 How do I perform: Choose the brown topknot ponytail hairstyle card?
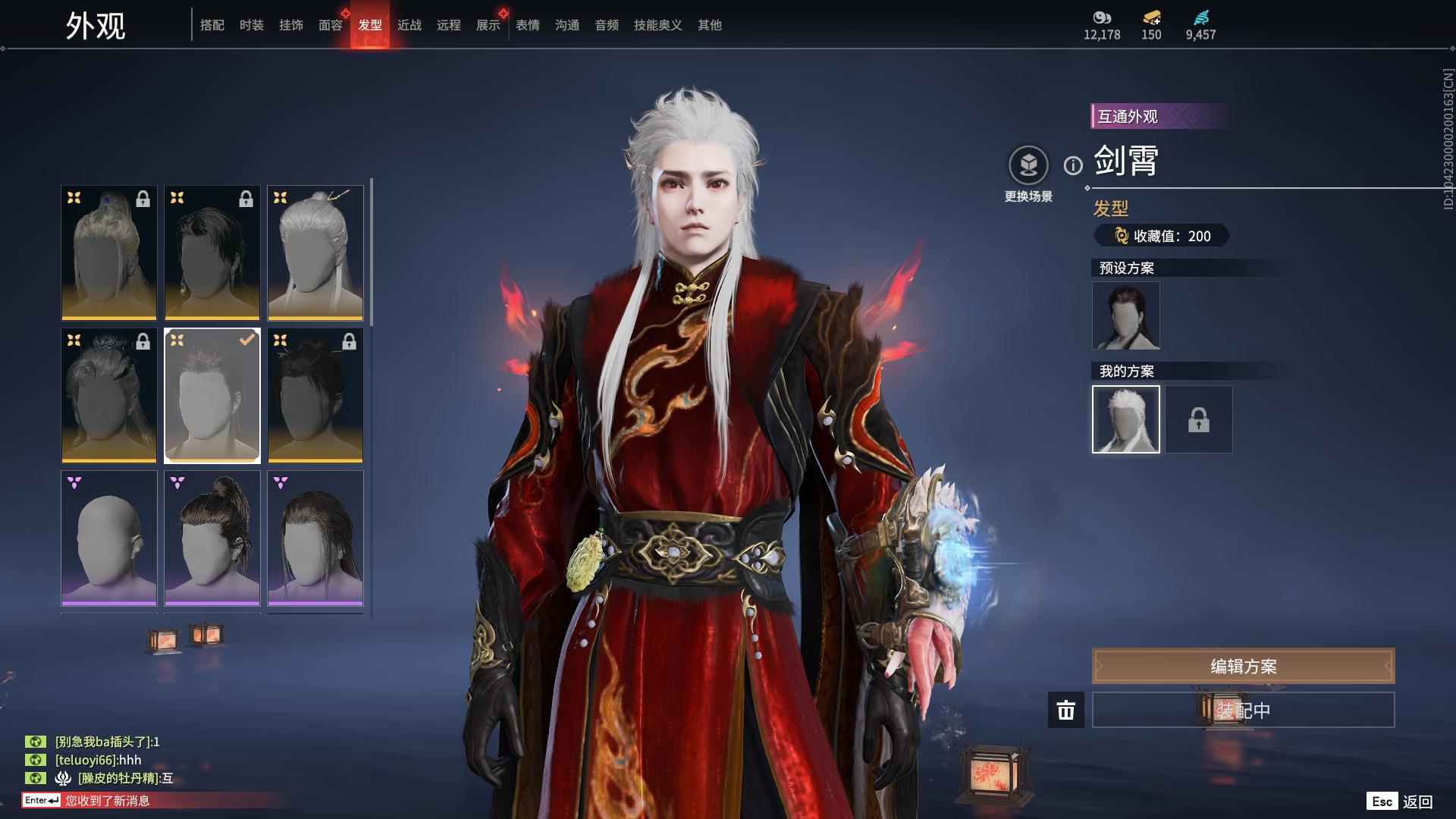pyautogui.click(x=212, y=538)
